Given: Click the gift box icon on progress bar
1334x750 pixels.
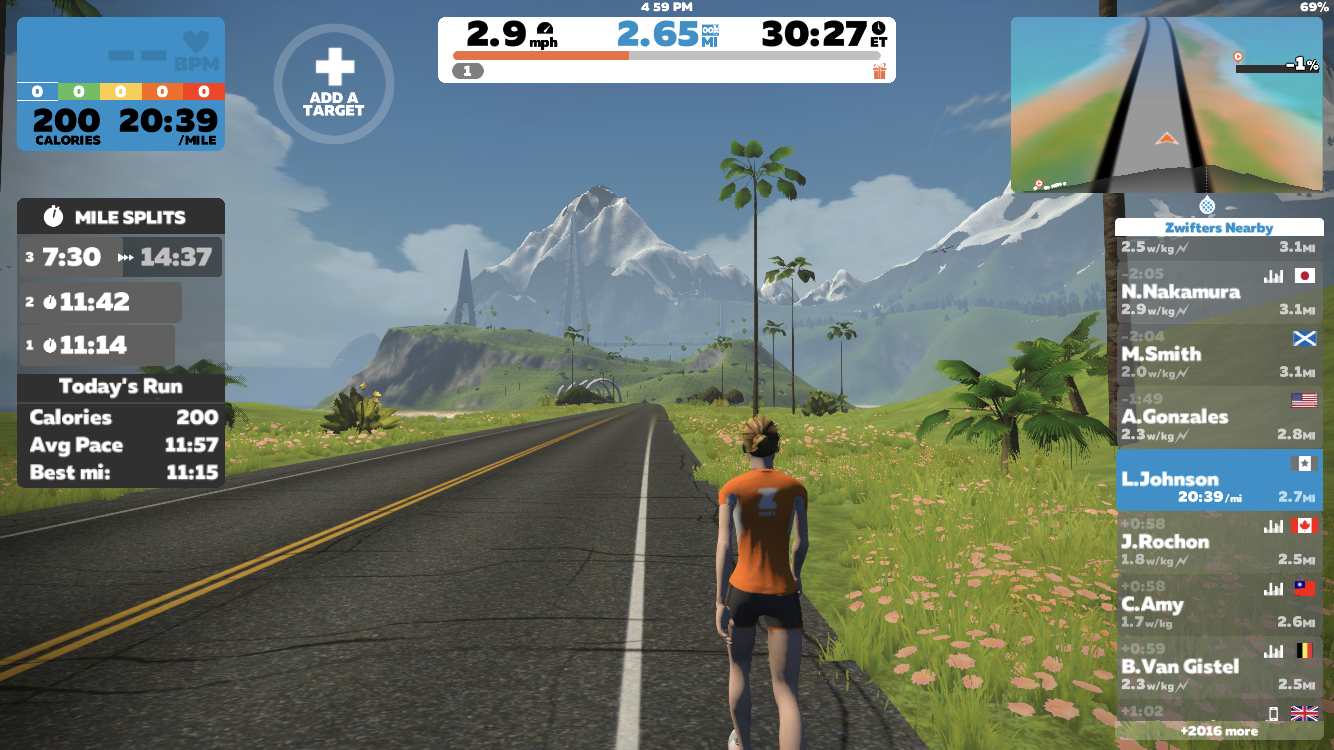Looking at the screenshot, I should click(879, 71).
